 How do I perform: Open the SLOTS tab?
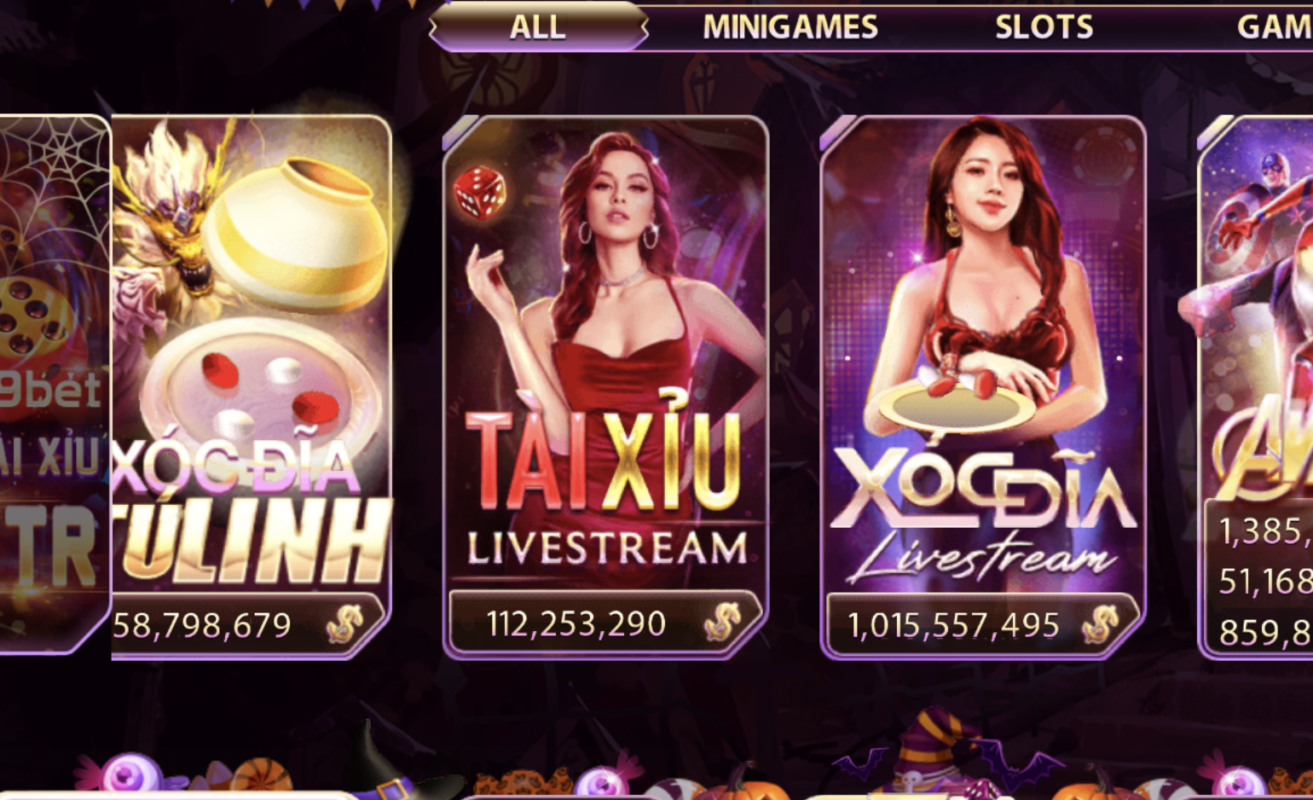coord(1043,27)
